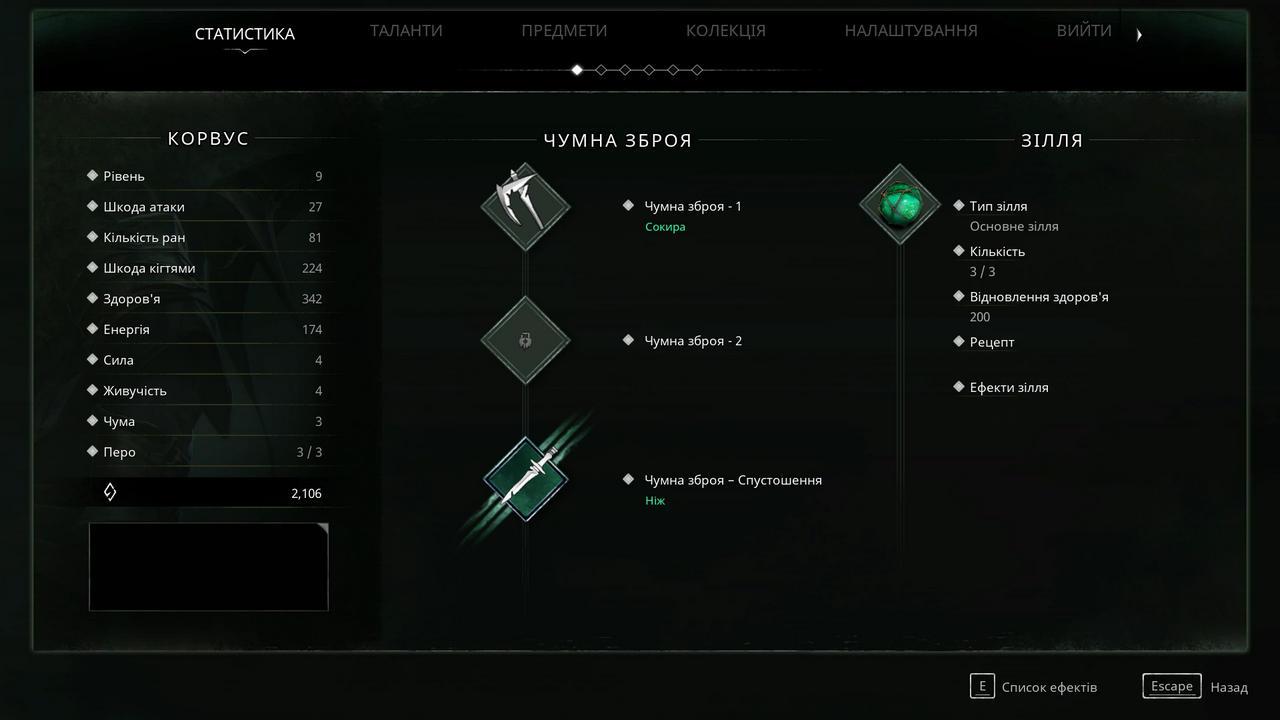Choose the Вийти tab

[x=1084, y=31]
